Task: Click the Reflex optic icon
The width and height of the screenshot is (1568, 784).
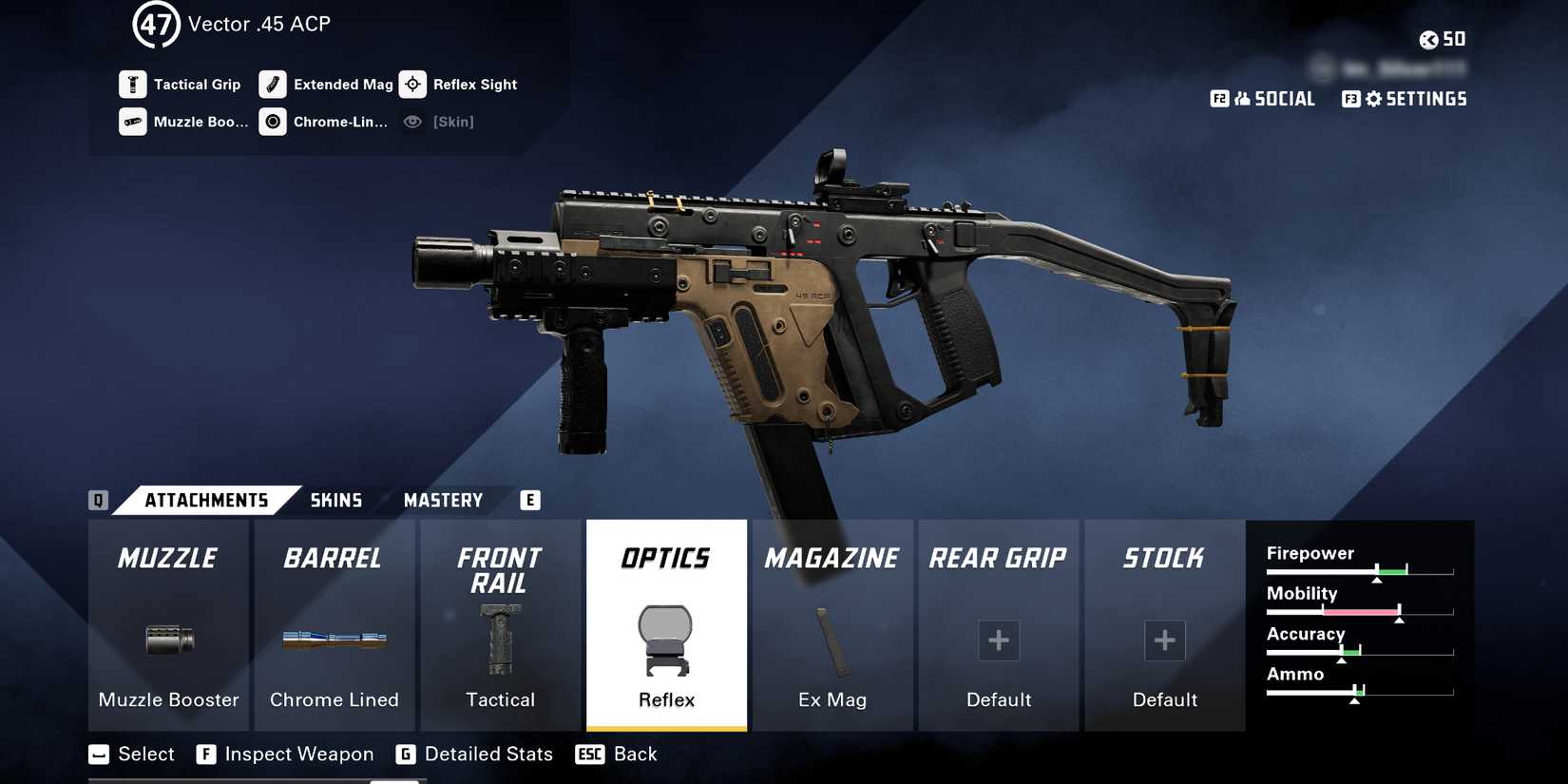Action: [x=665, y=644]
